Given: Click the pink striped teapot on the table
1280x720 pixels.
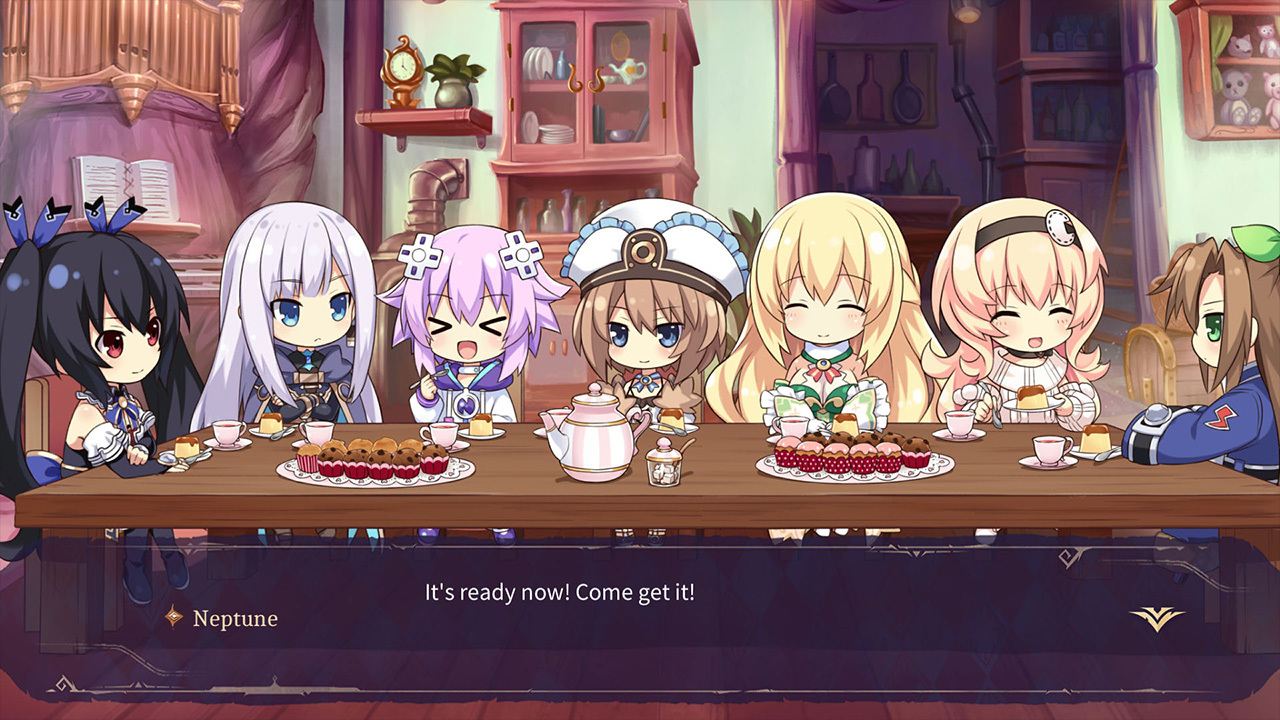Looking at the screenshot, I should pos(595,437).
